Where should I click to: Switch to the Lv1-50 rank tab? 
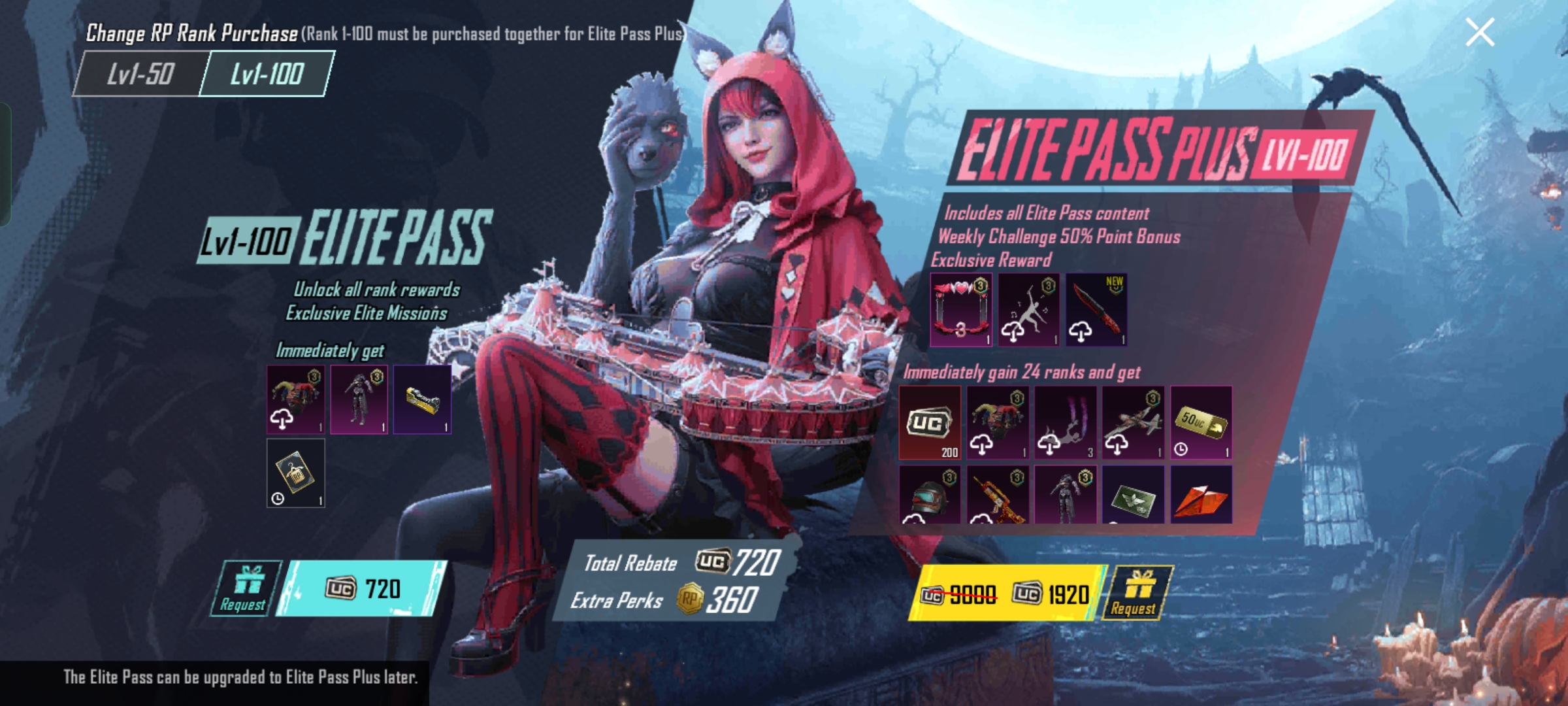click(x=140, y=74)
